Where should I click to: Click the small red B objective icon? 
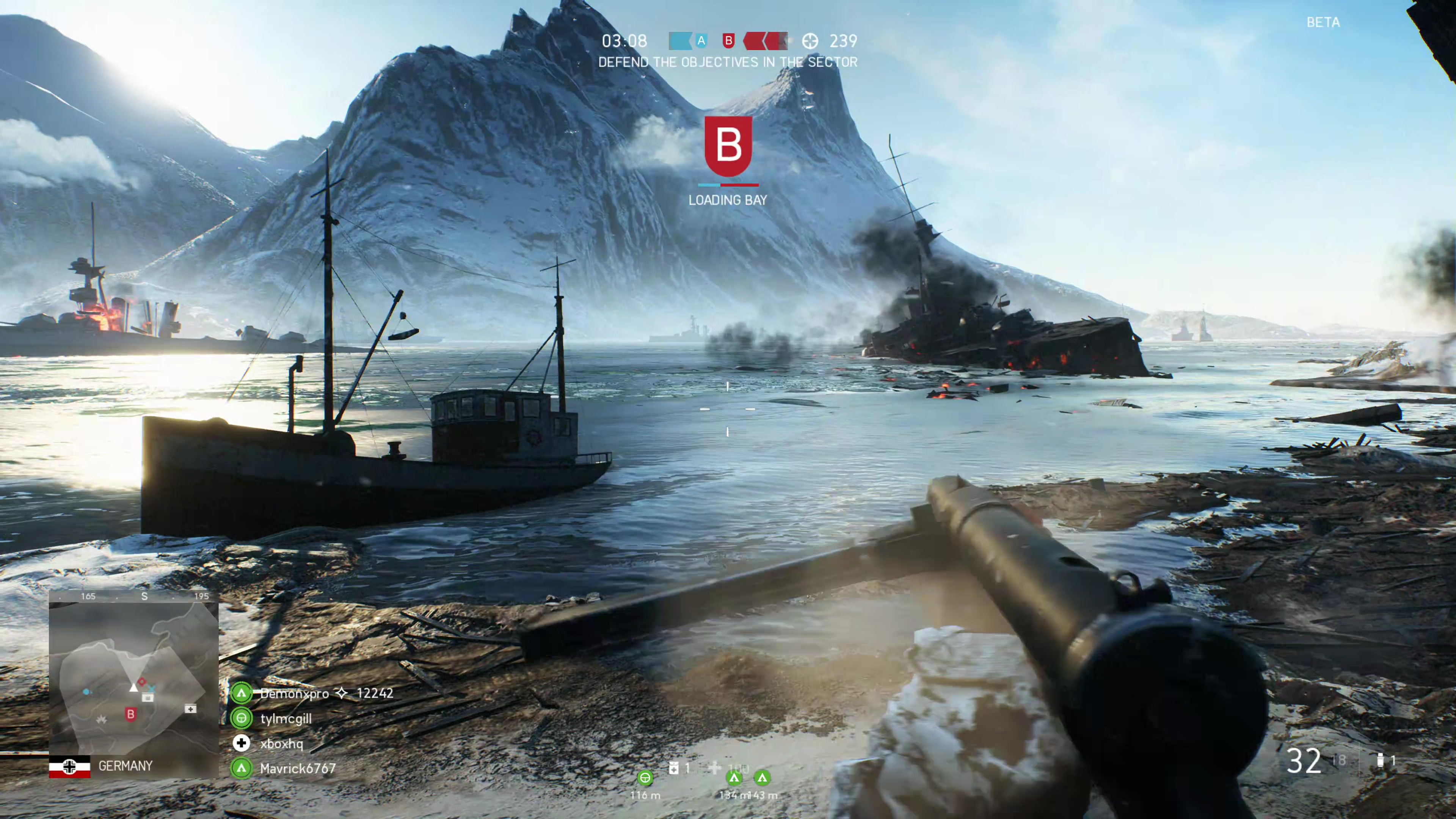[728, 41]
